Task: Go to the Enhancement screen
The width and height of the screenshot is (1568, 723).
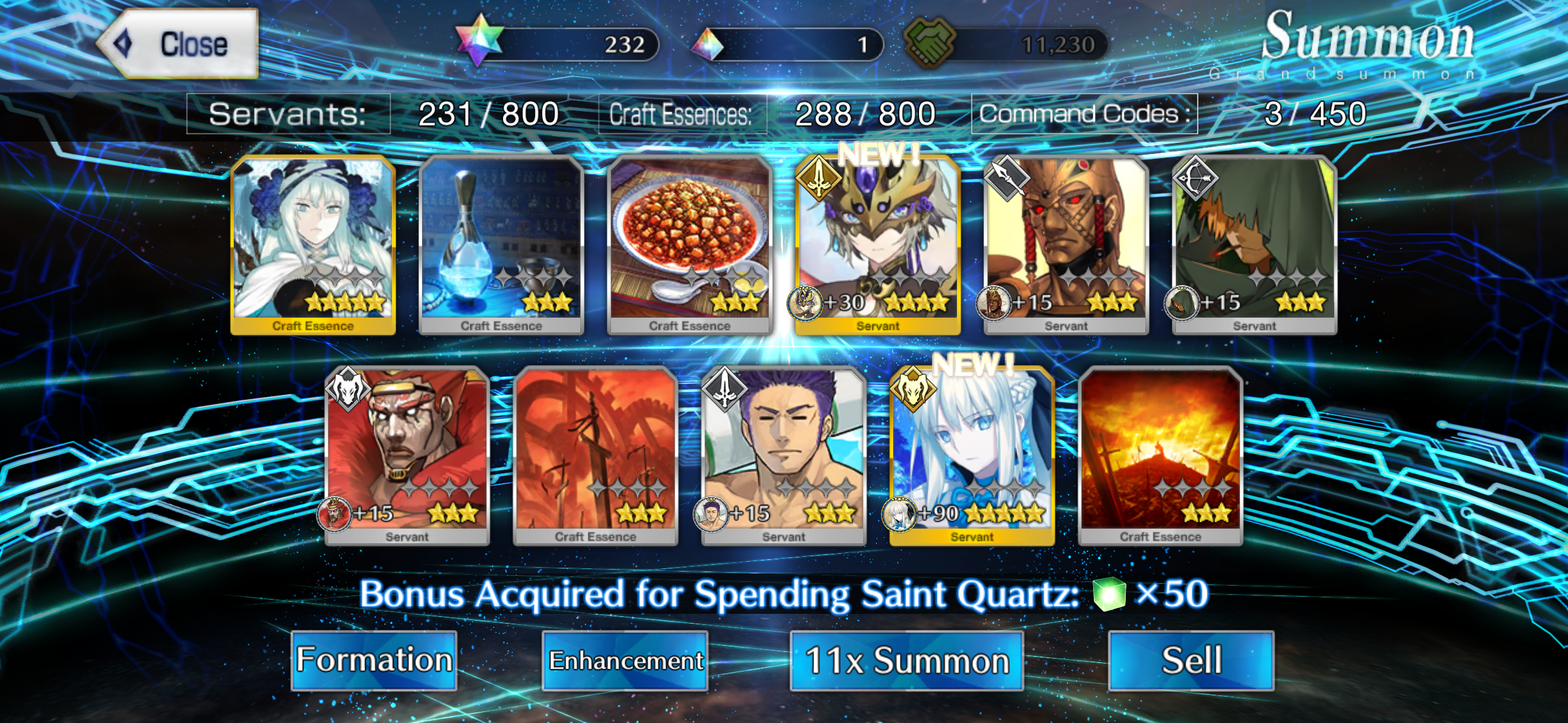Action: 625,660
